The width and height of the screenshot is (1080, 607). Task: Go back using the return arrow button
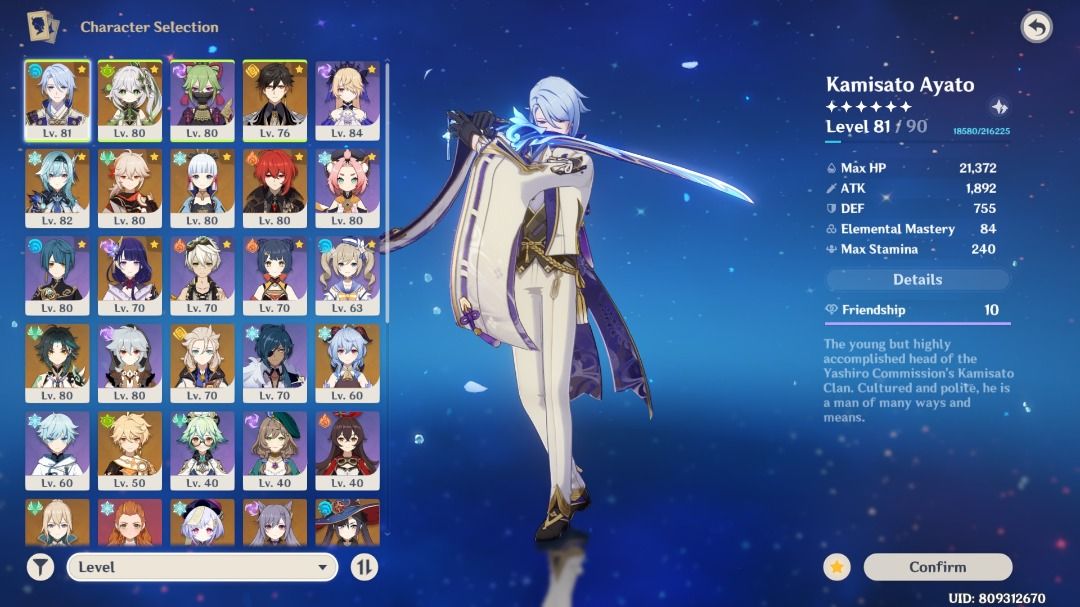1036,27
